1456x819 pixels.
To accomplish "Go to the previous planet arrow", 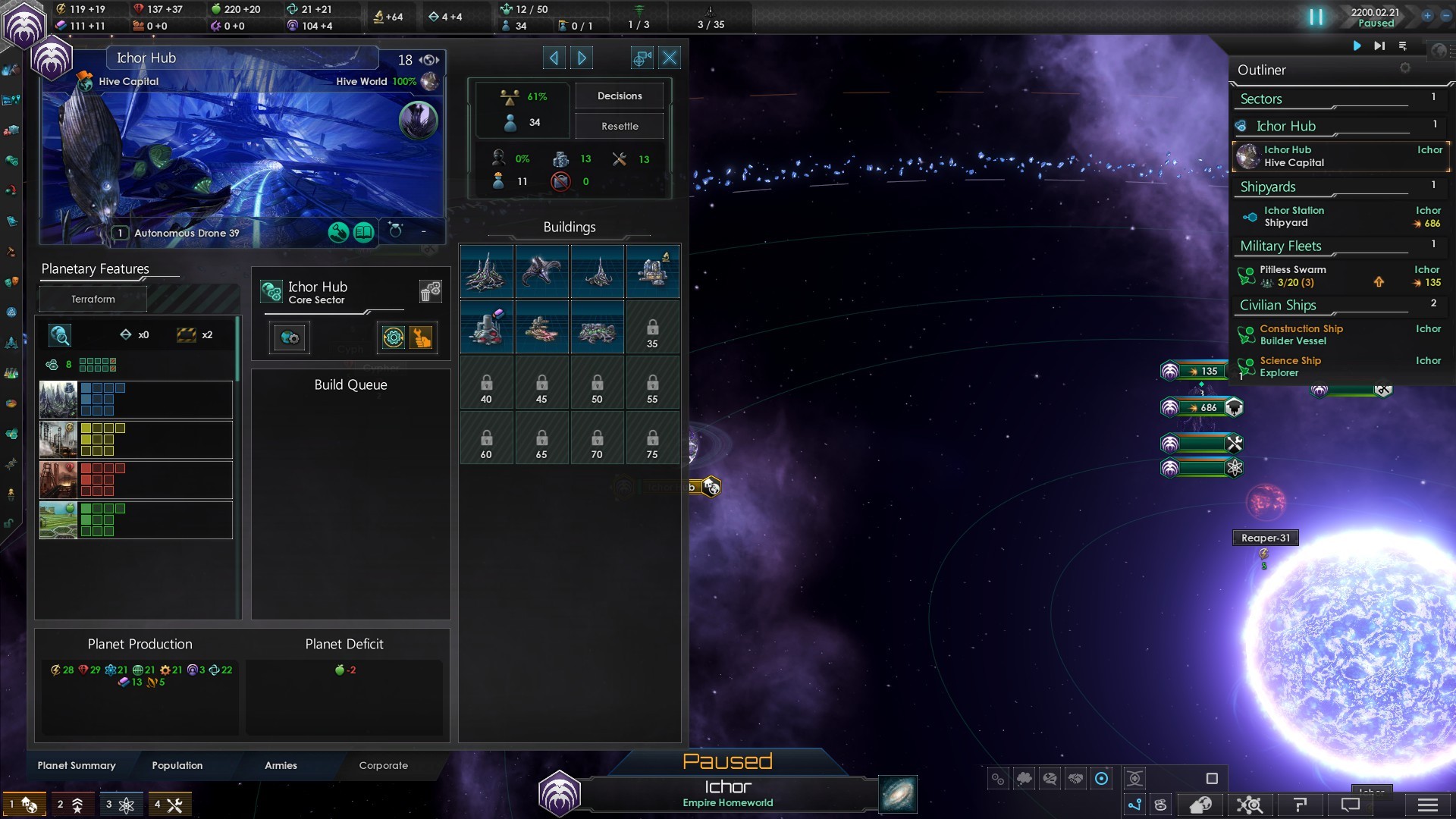I will coord(554,58).
